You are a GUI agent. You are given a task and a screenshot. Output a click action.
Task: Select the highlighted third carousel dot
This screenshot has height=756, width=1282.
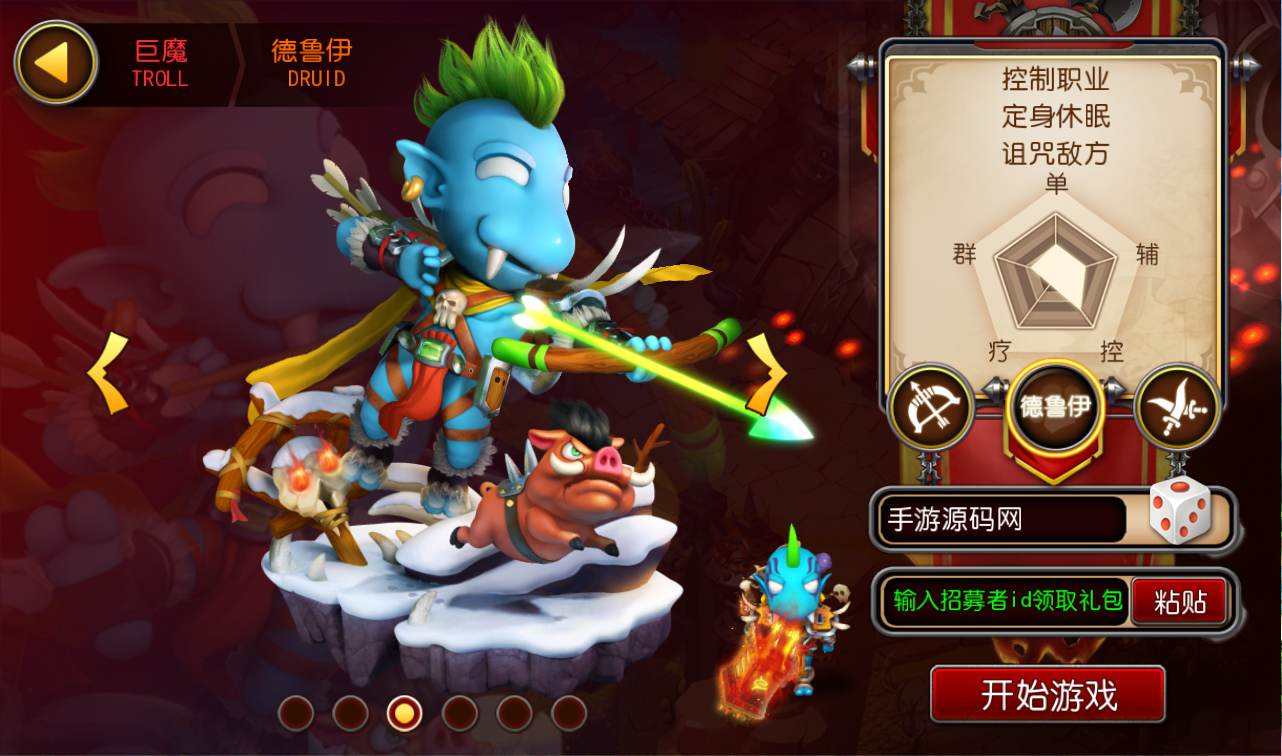(403, 713)
